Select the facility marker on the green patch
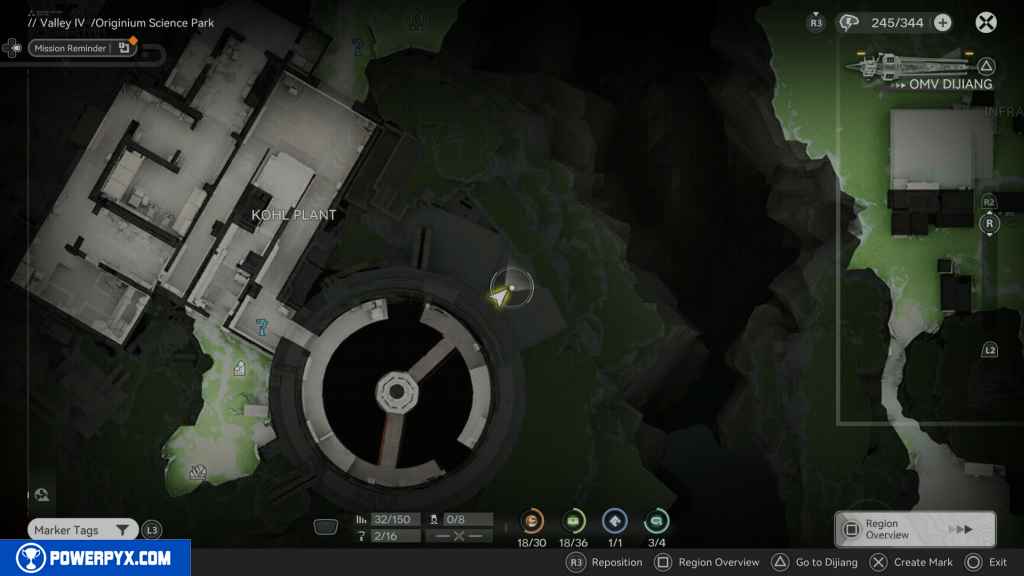1024x576 pixels. (x=240, y=369)
